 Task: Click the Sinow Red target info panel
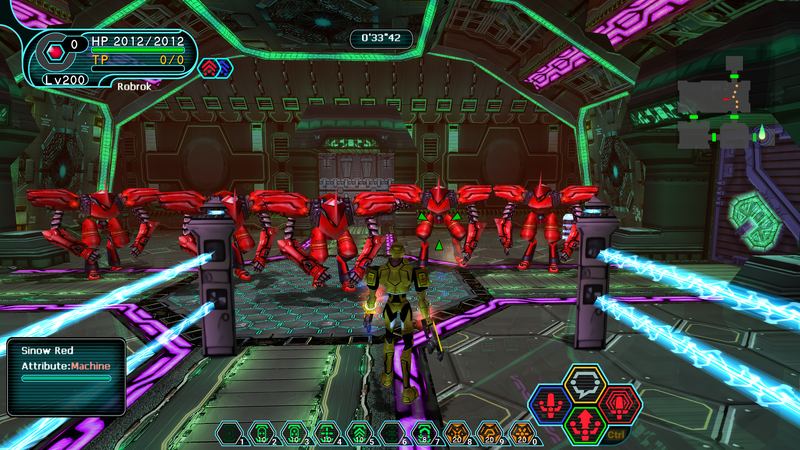[65, 375]
